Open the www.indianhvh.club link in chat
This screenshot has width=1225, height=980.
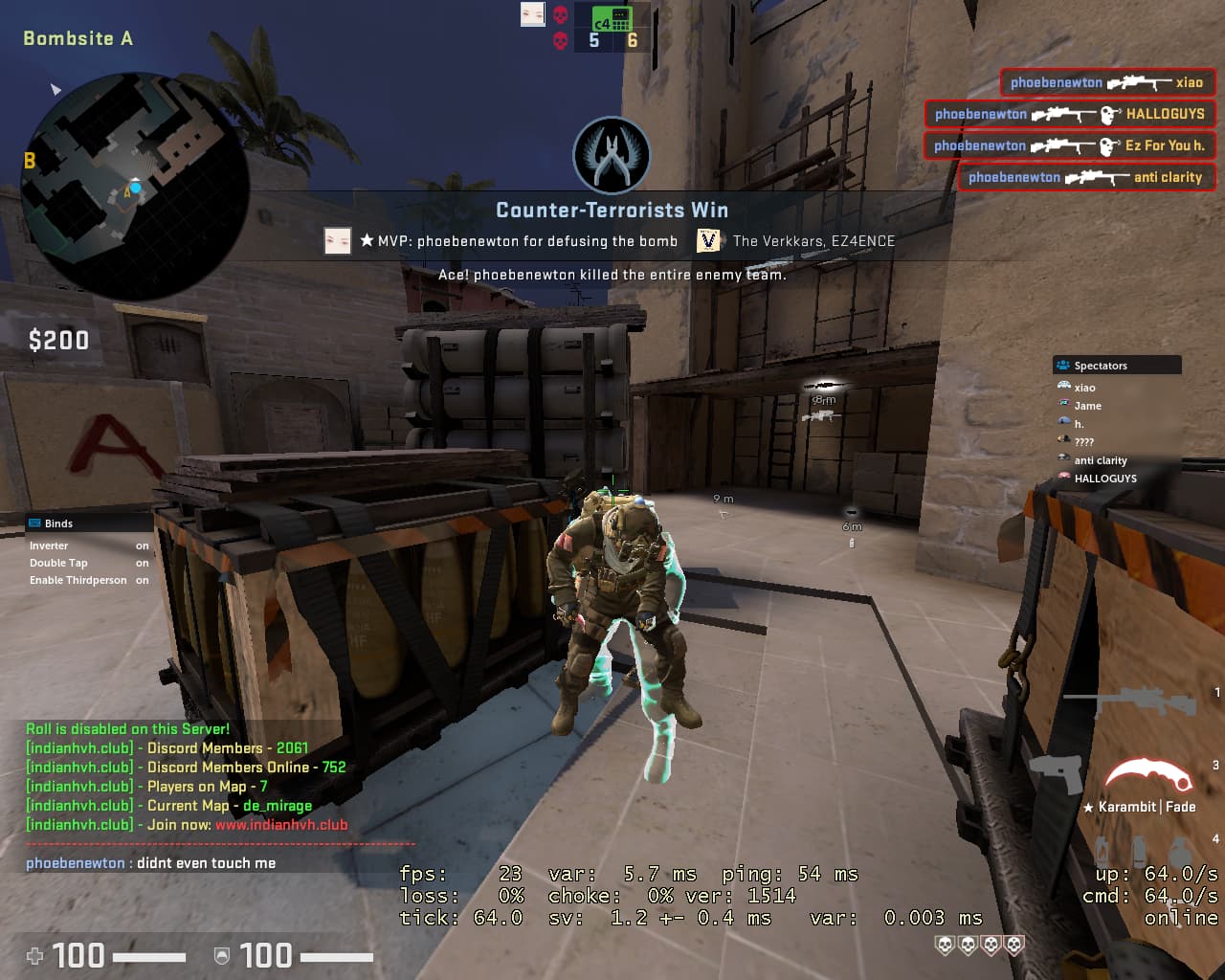point(281,824)
